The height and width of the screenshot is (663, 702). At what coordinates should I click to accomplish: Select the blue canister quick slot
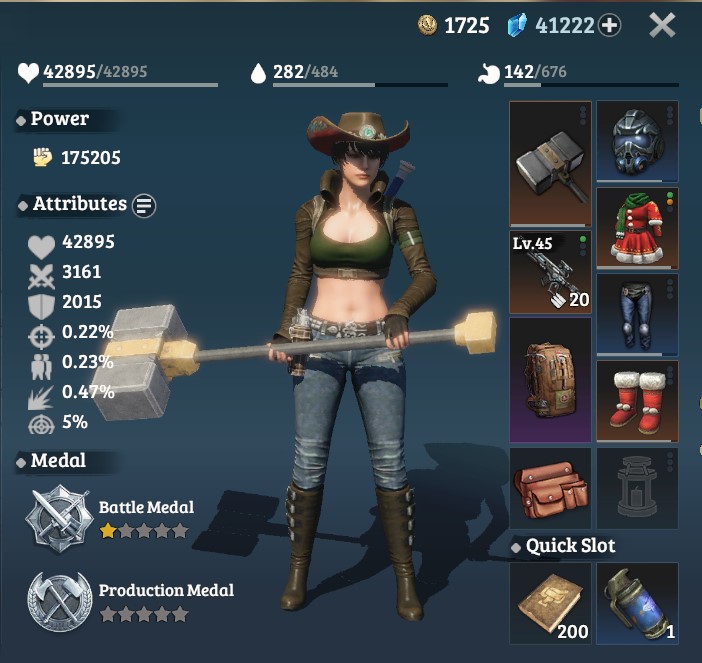coord(637,603)
